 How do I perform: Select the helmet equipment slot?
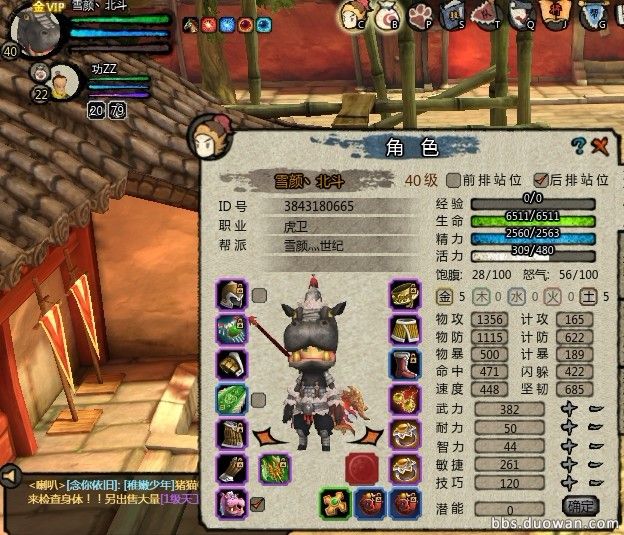(x=232, y=296)
